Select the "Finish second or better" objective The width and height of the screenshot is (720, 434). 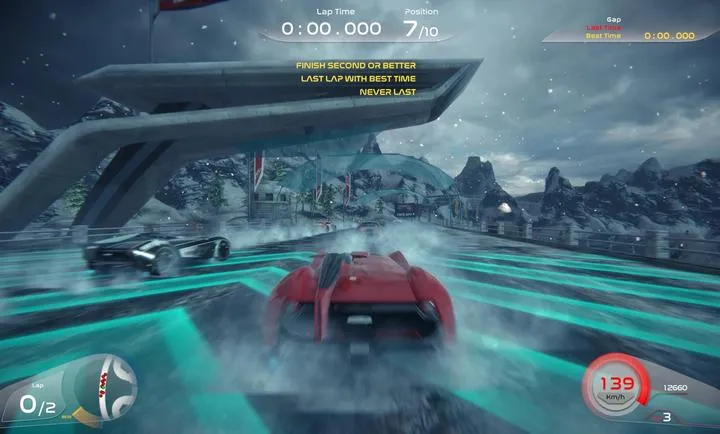356,66
